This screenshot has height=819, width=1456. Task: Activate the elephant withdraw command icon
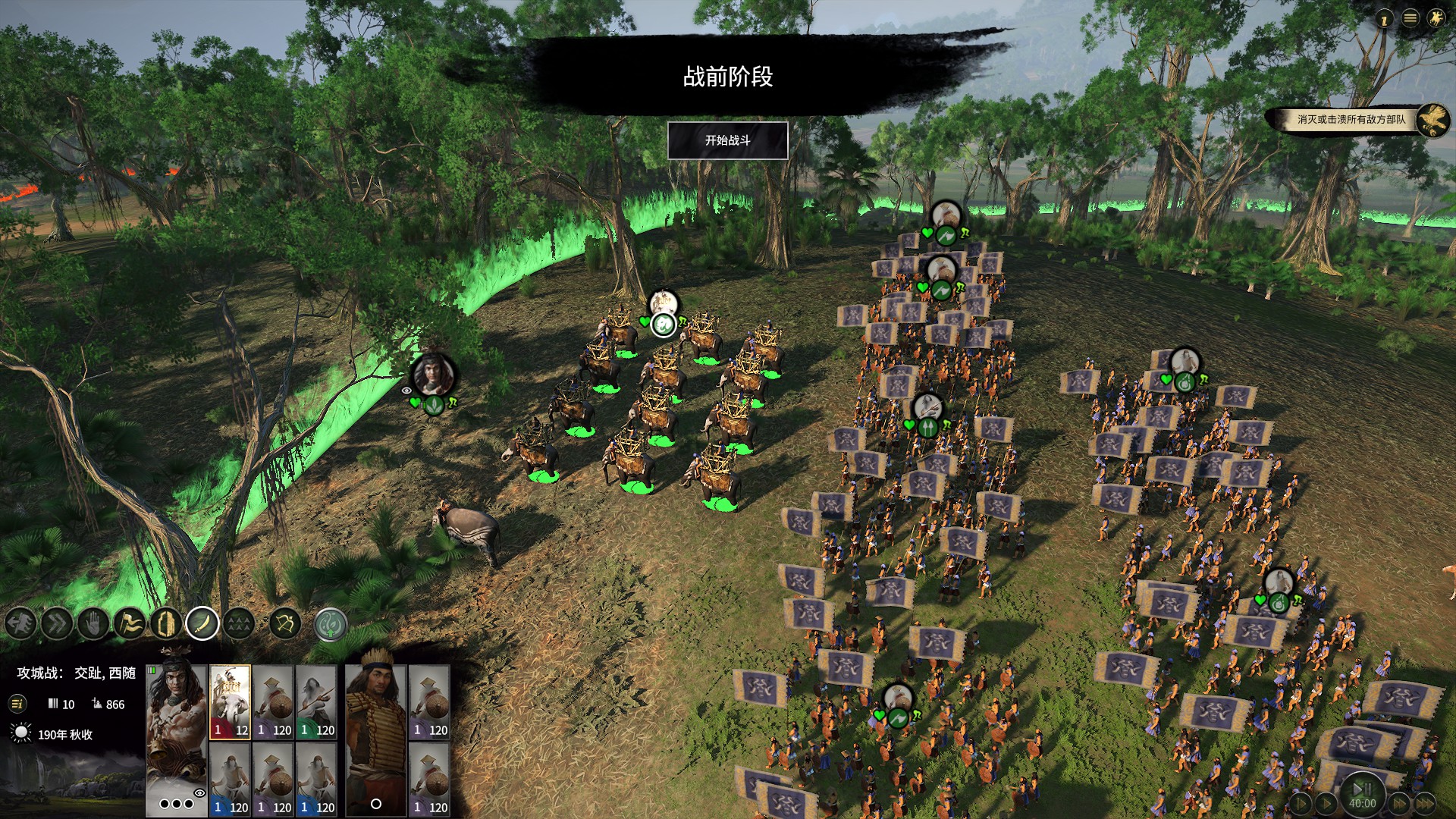(x=20, y=624)
